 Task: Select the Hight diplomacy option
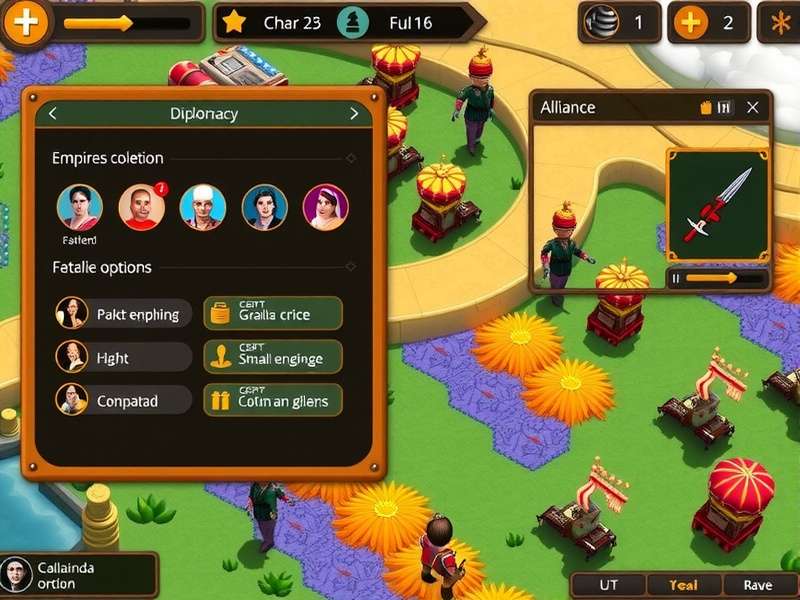pos(124,357)
